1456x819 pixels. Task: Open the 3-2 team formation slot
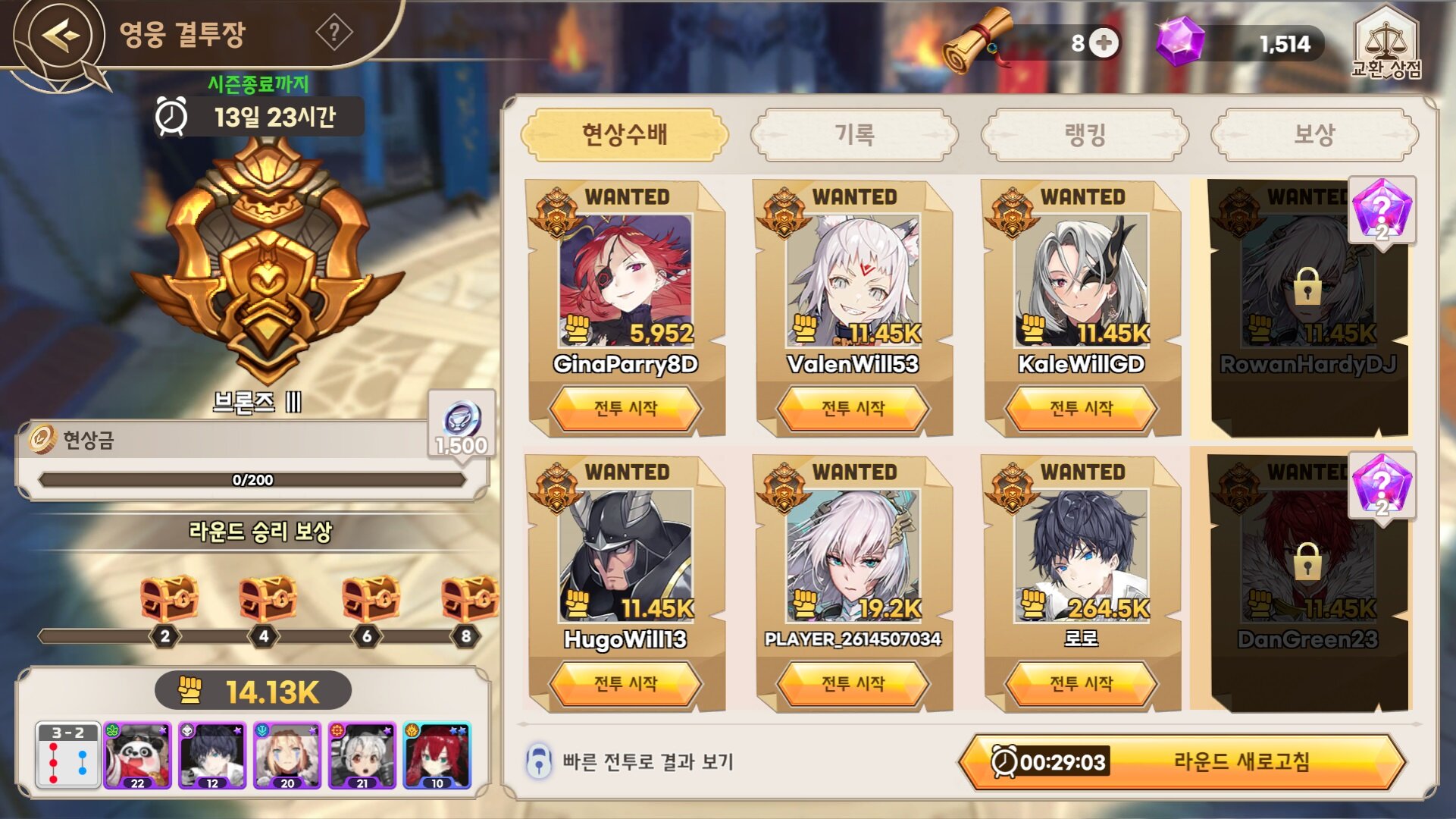pos(68,755)
